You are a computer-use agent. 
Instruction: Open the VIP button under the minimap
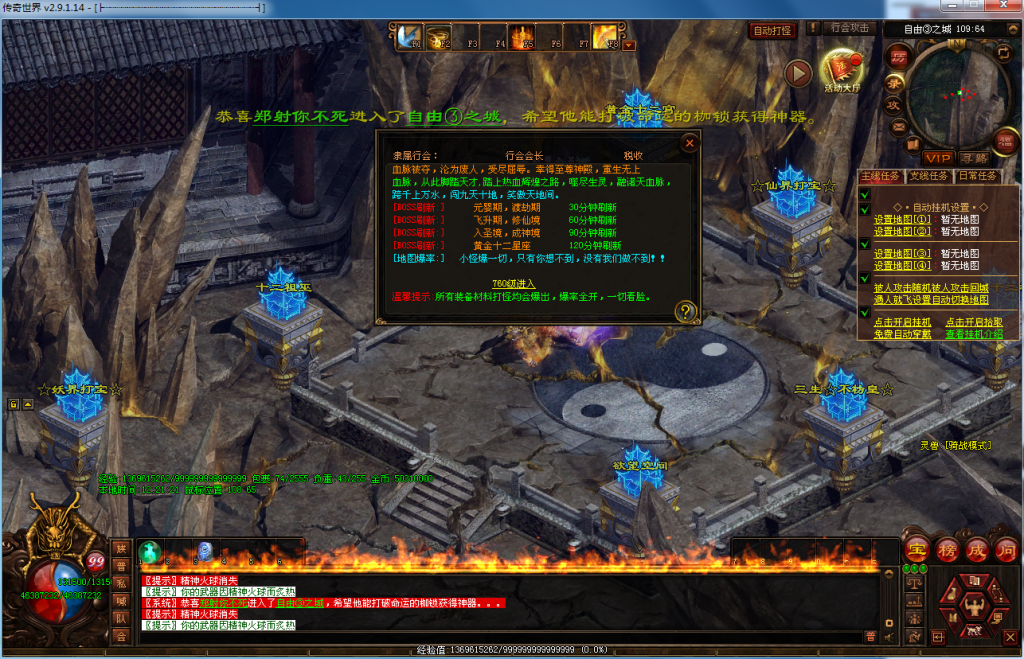pyautogui.click(x=938, y=158)
